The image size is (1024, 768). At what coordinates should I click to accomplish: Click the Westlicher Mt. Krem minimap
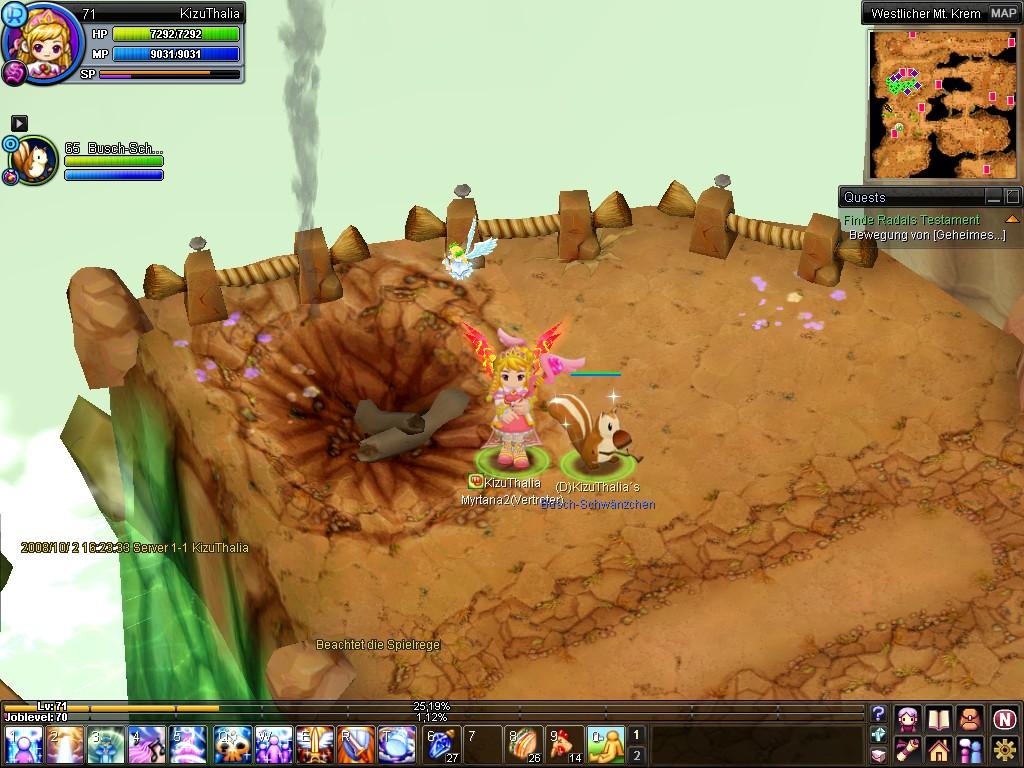942,103
